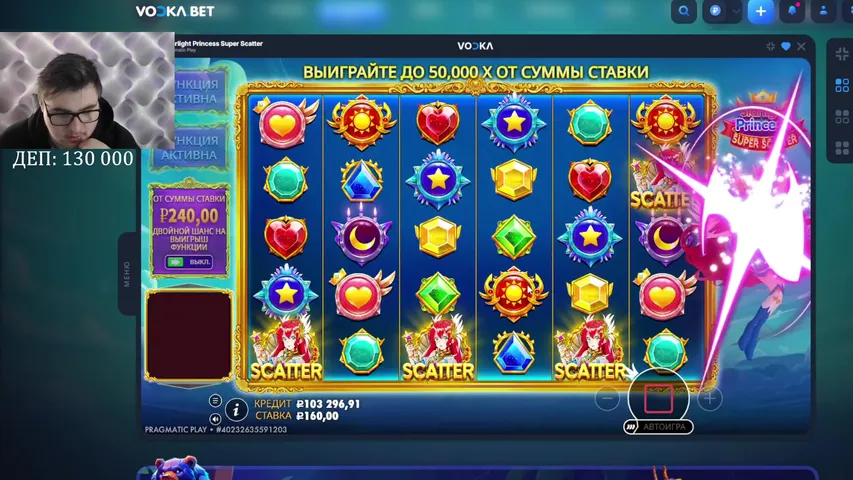This screenshot has width=853, height=480.
Task: Close the game window with the X
Action: pyautogui.click(x=800, y=46)
